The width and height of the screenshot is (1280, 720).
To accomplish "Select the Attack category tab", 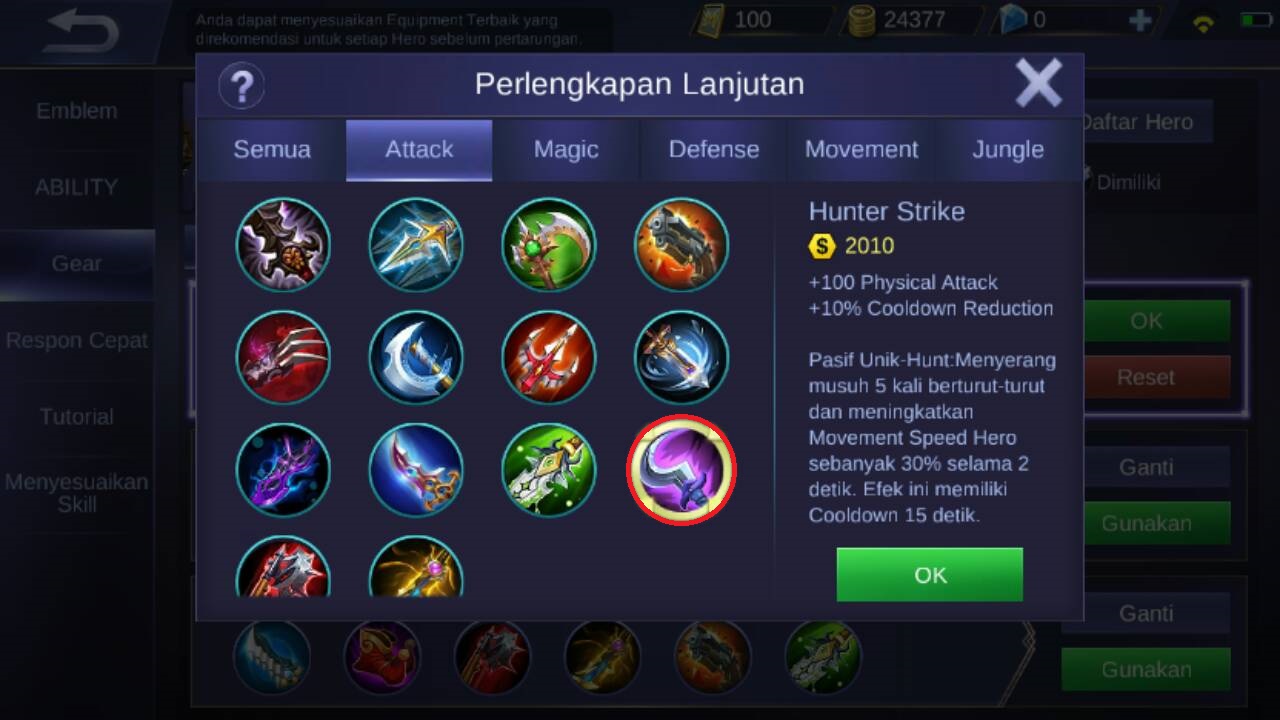I will 419,150.
